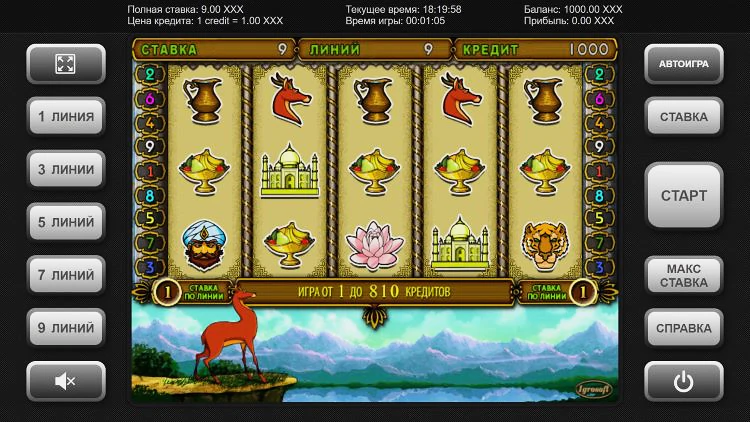Choose the 3 ЛИНИИ button
Image resolution: width=750 pixels, height=422 pixels.
pos(66,170)
